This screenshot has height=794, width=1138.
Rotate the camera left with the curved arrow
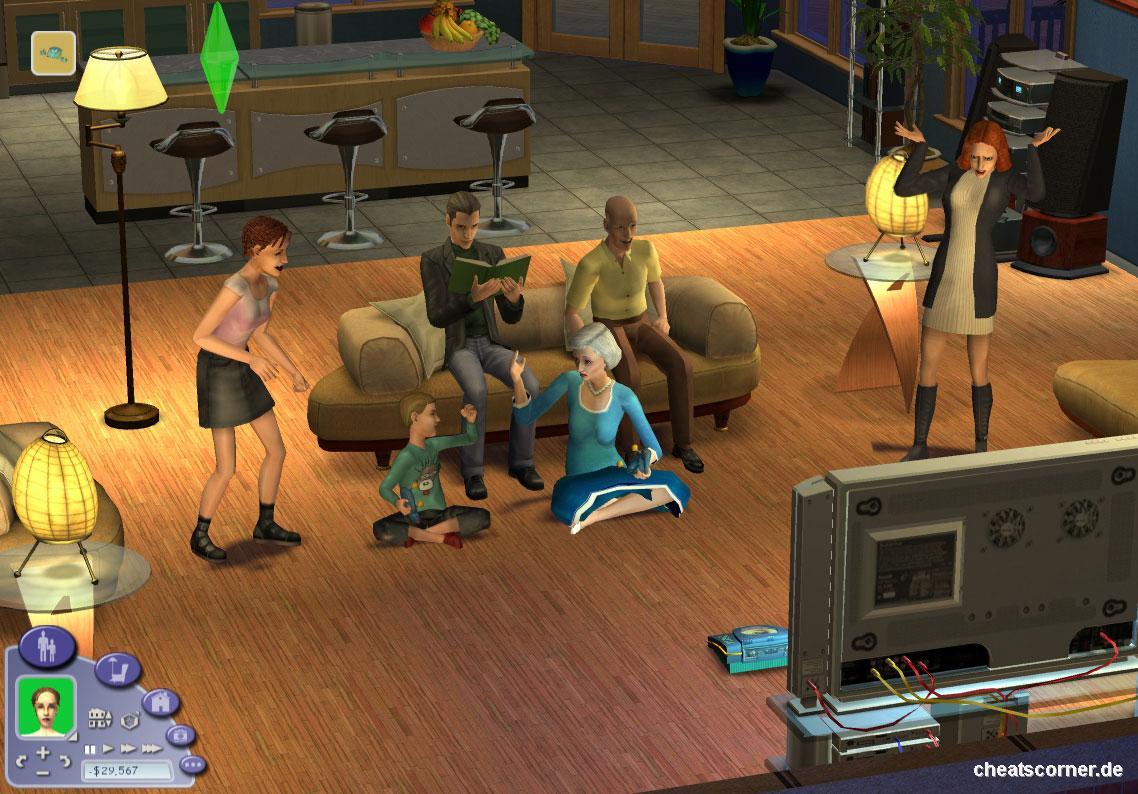click(x=20, y=762)
